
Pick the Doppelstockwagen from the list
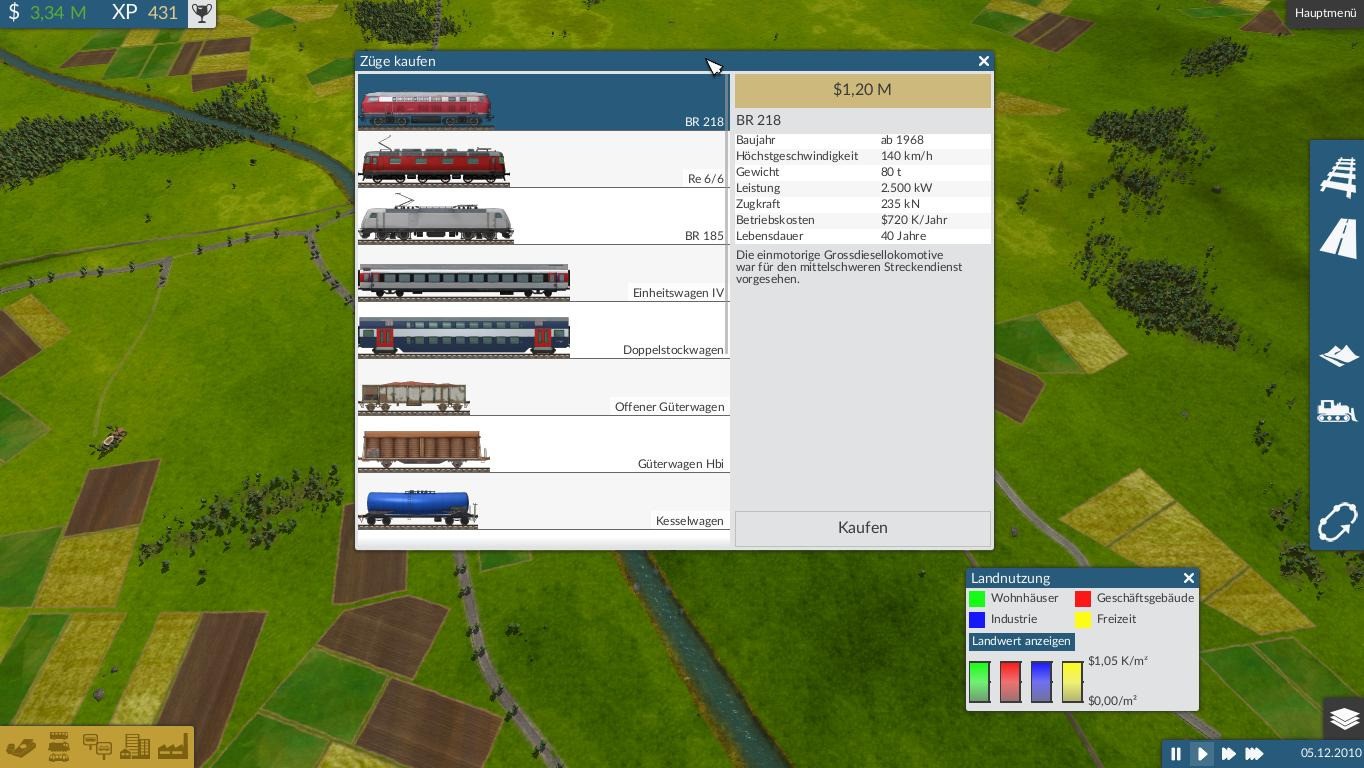tap(542, 332)
